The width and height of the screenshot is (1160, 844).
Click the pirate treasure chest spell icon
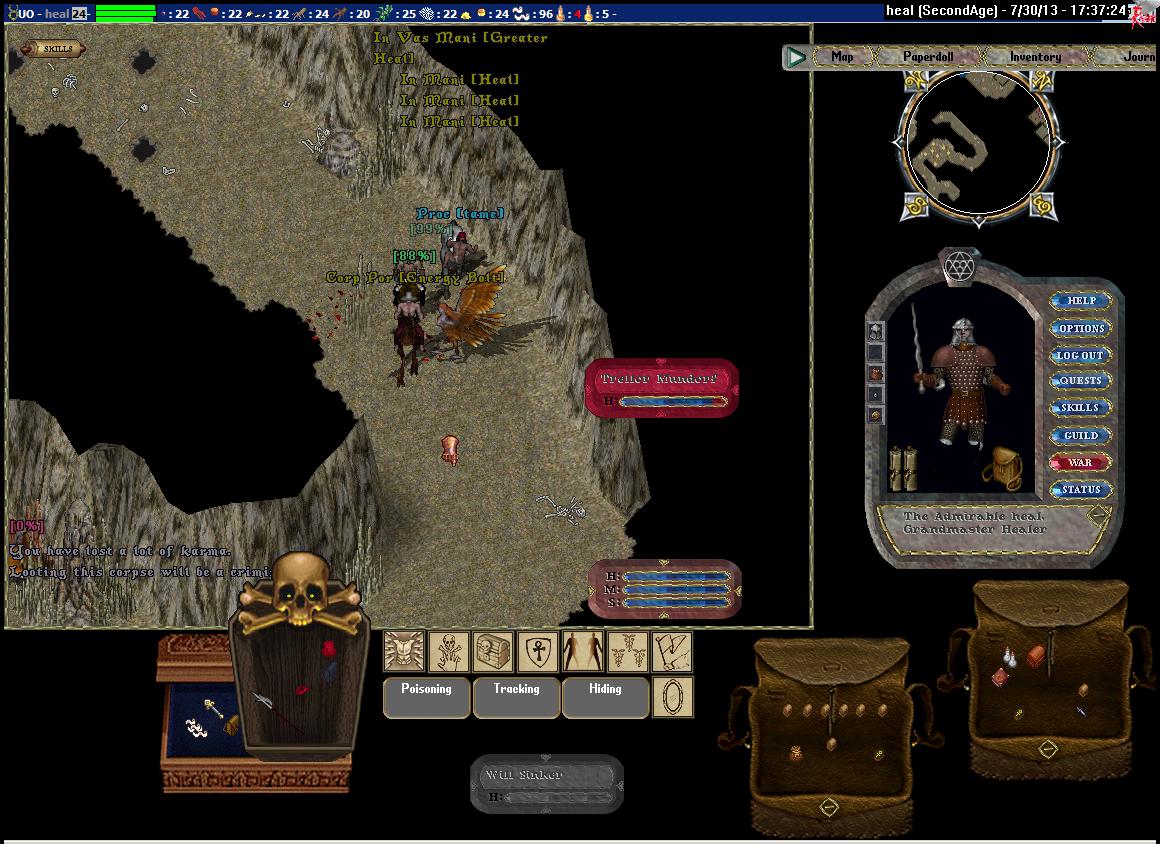tap(494, 652)
